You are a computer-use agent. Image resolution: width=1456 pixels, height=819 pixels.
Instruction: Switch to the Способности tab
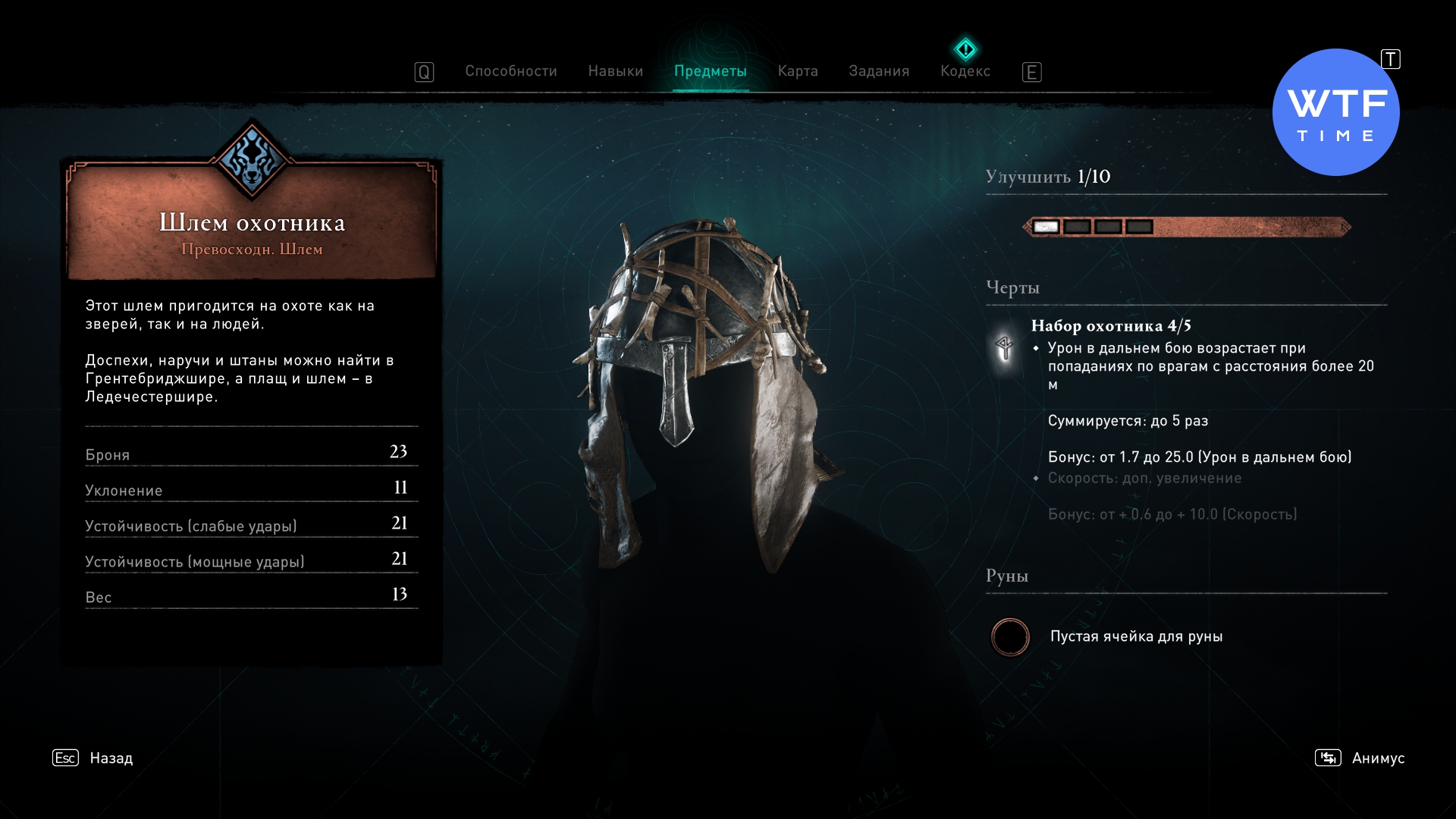510,71
